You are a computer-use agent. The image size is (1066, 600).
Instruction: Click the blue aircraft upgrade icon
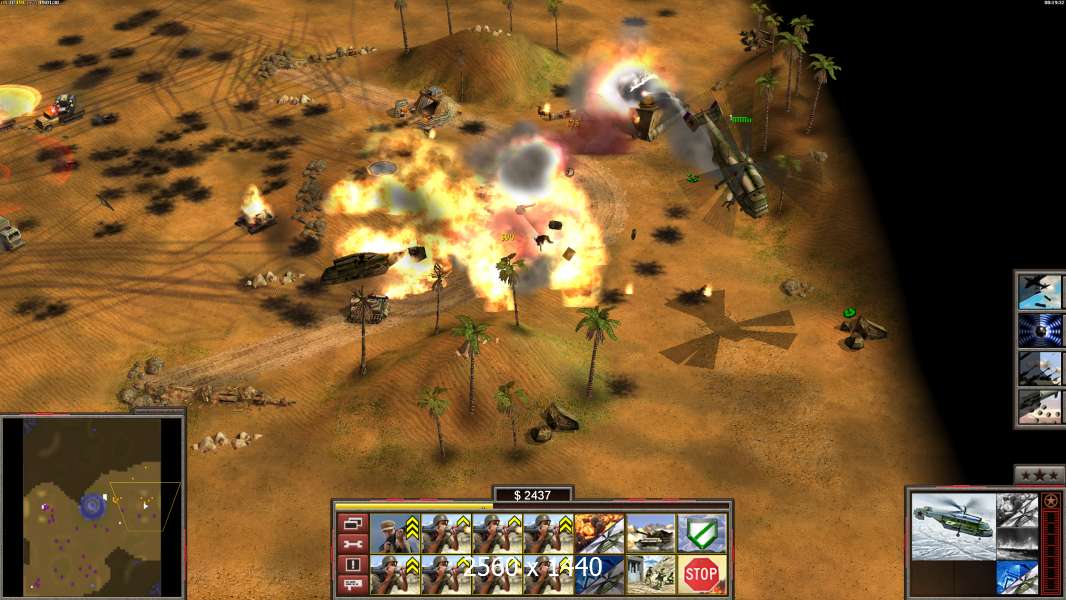[1017, 577]
